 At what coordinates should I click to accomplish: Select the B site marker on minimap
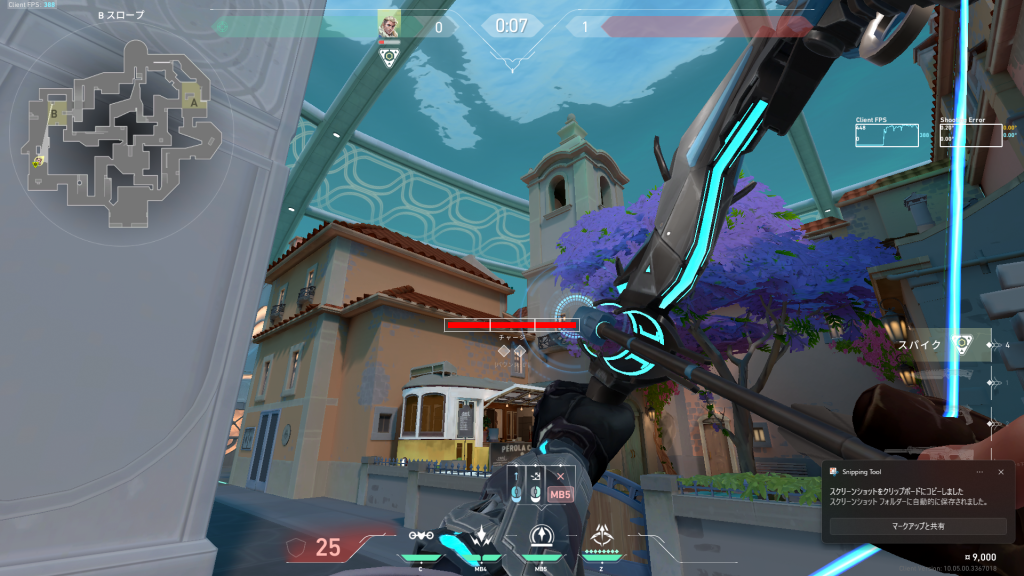54,115
